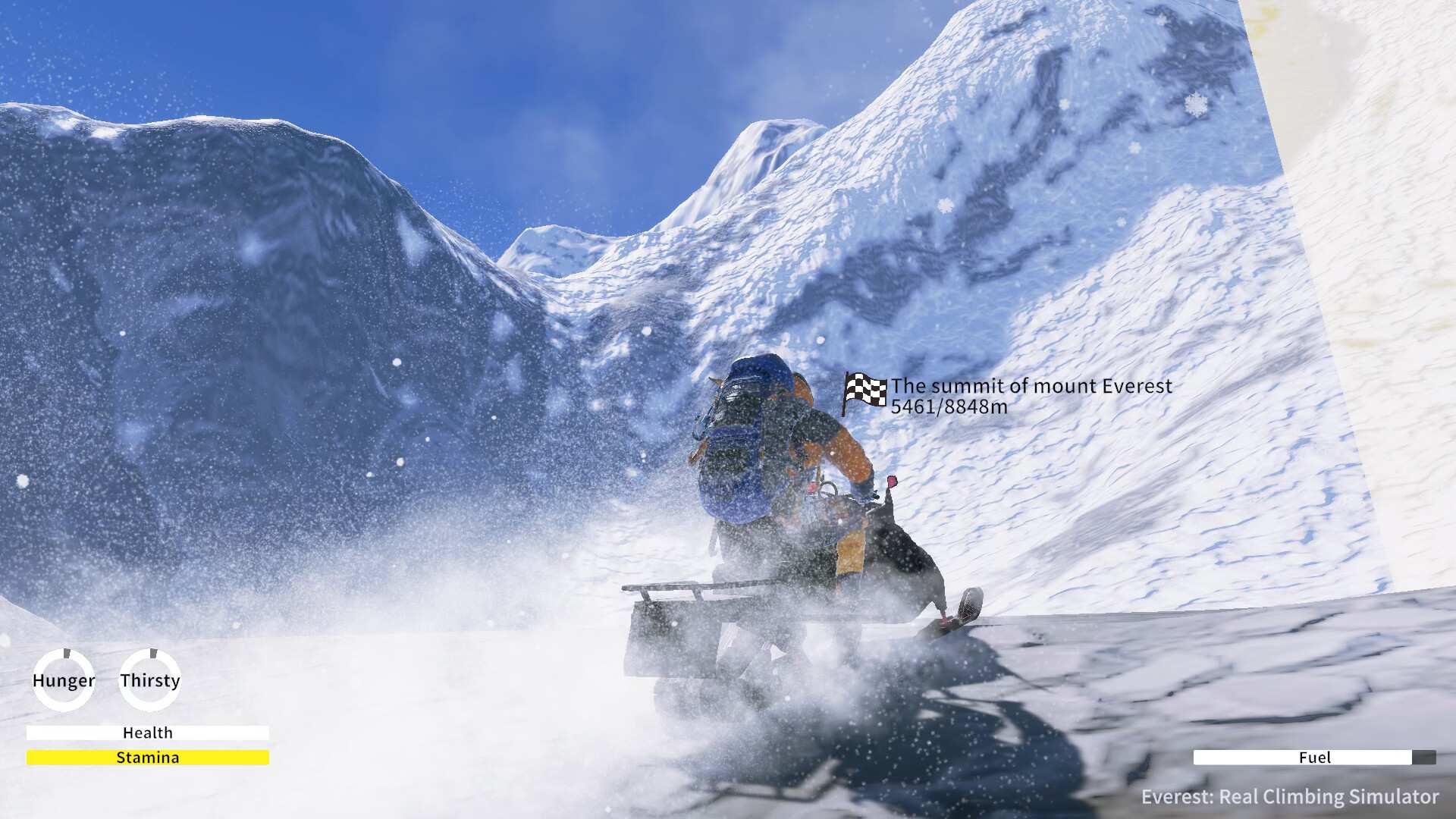The height and width of the screenshot is (819, 1456).
Task: Click the Everest: Real Climbing Simulator watermark
Action: (1291, 797)
